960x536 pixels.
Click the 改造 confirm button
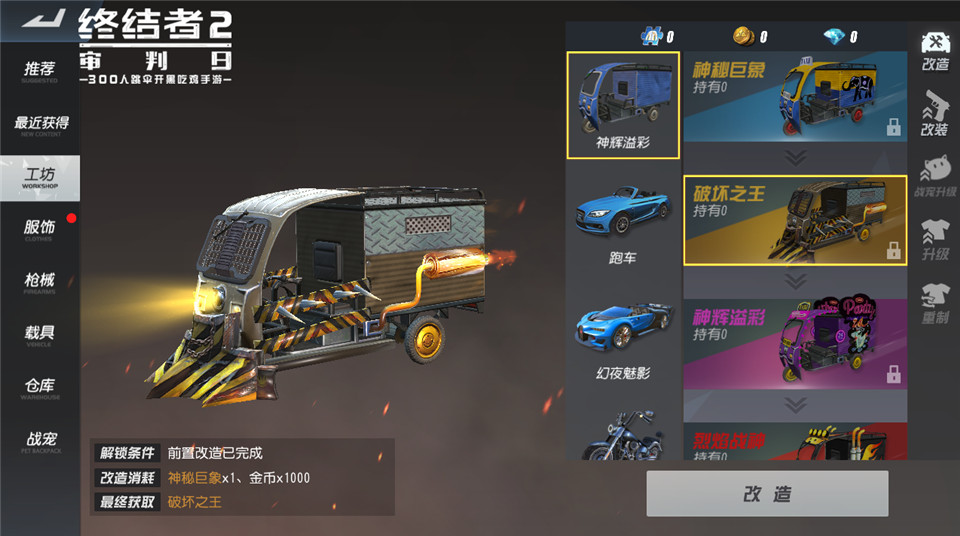coord(767,493)
